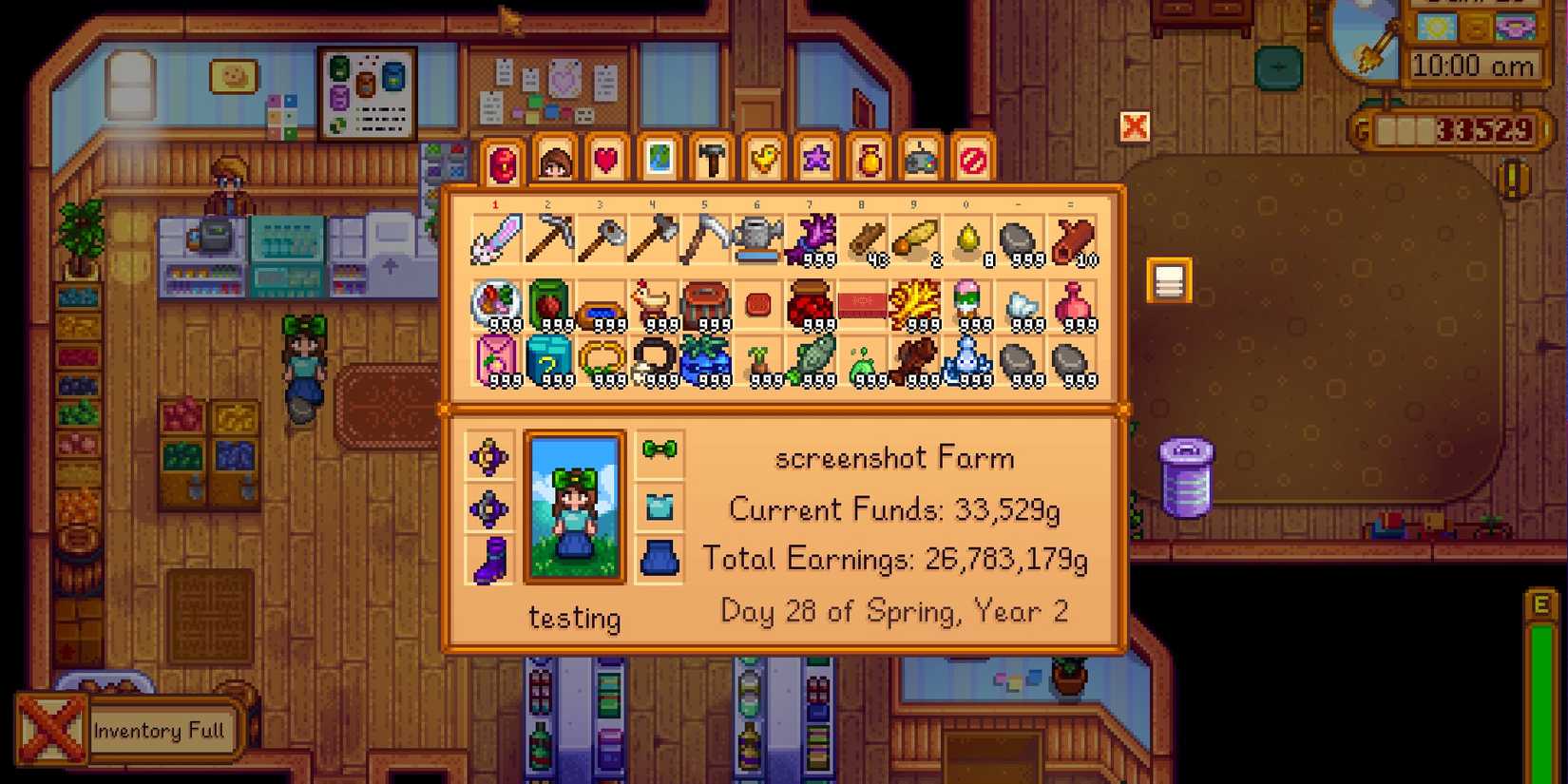1568x784 pixels.
Task: Open the Collections tab with purple star
Action: [x=813, y=161]
